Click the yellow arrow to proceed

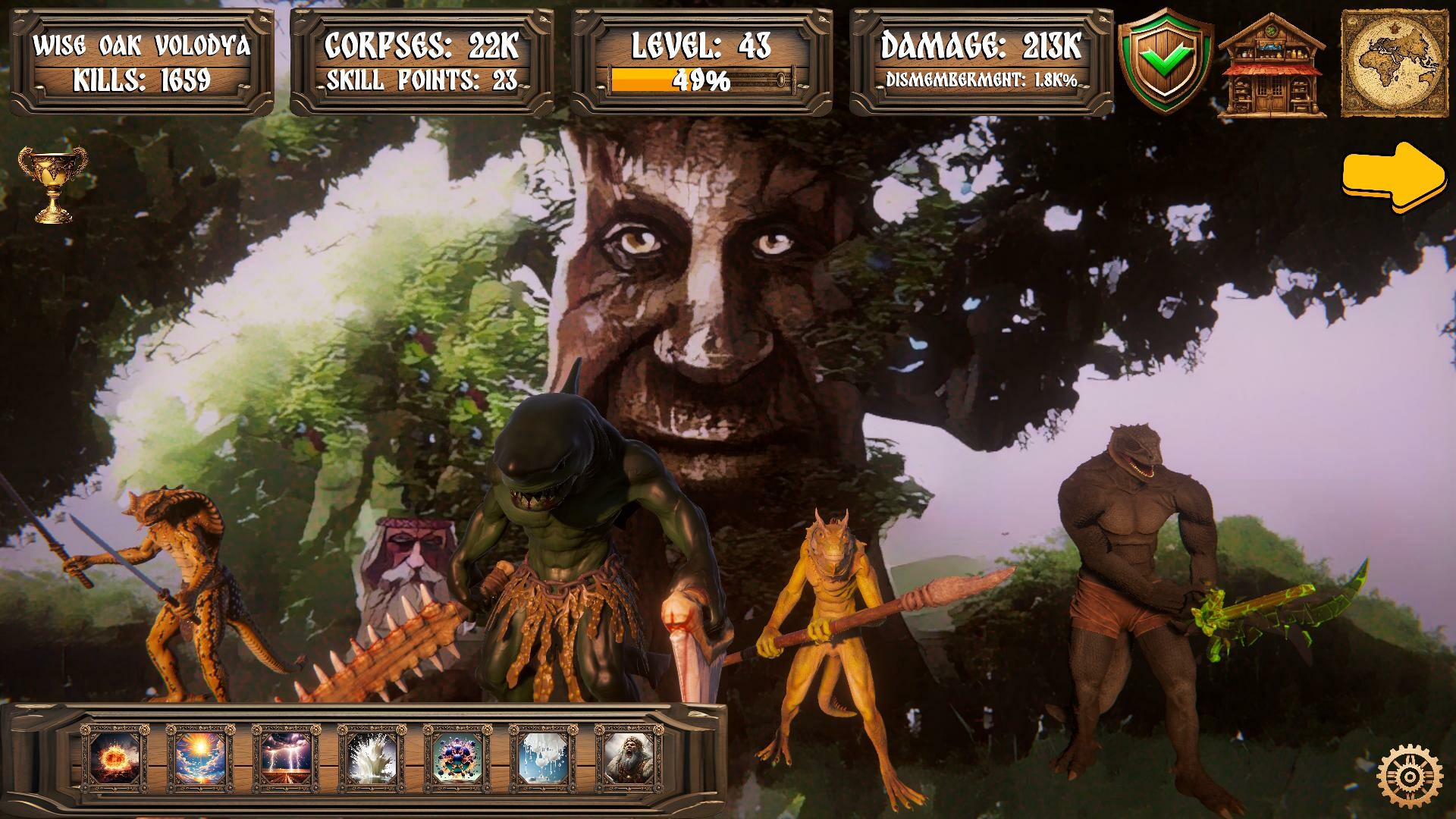1392,173
